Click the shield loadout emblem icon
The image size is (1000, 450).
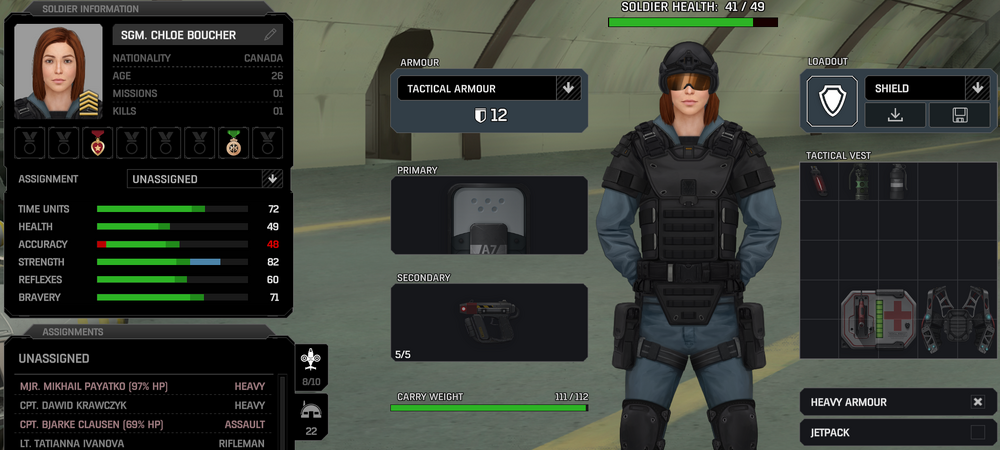click(x=832, y=101)
